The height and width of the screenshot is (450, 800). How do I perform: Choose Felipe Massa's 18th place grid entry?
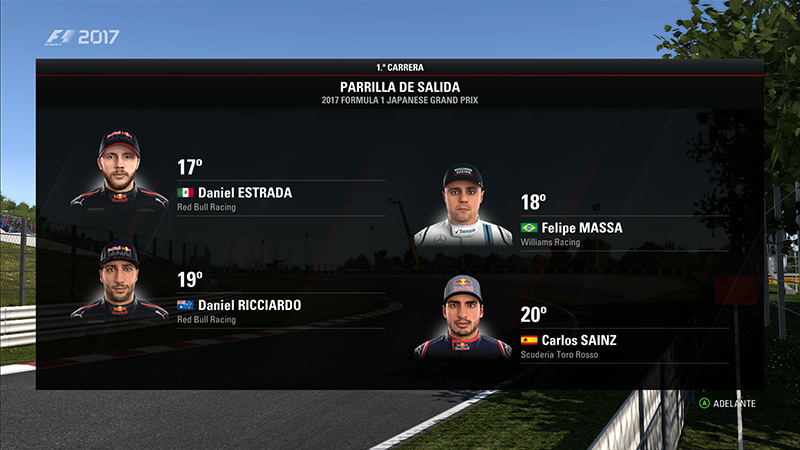click(571, 228)
